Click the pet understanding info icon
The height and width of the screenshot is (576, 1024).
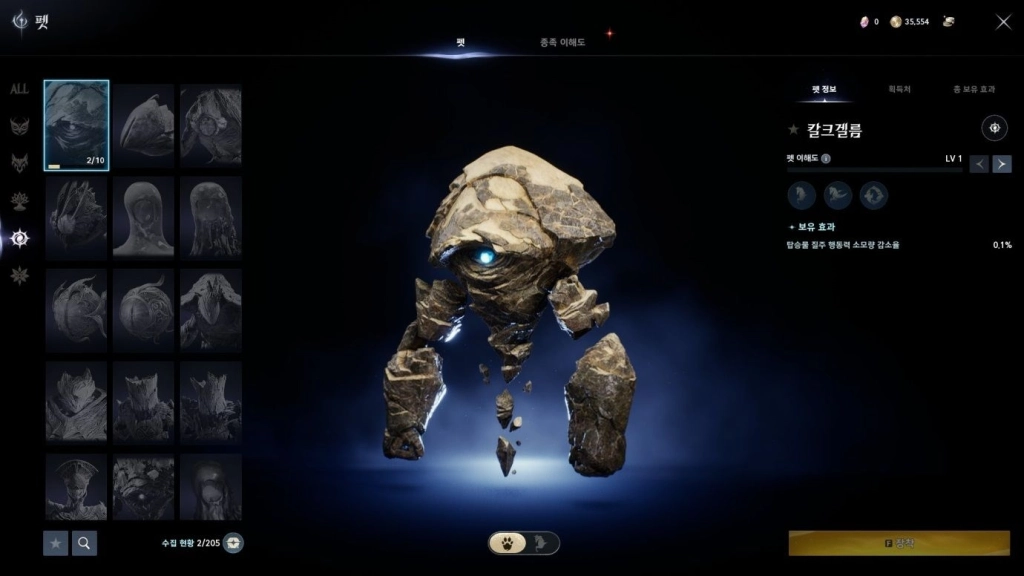coord(826,158)
